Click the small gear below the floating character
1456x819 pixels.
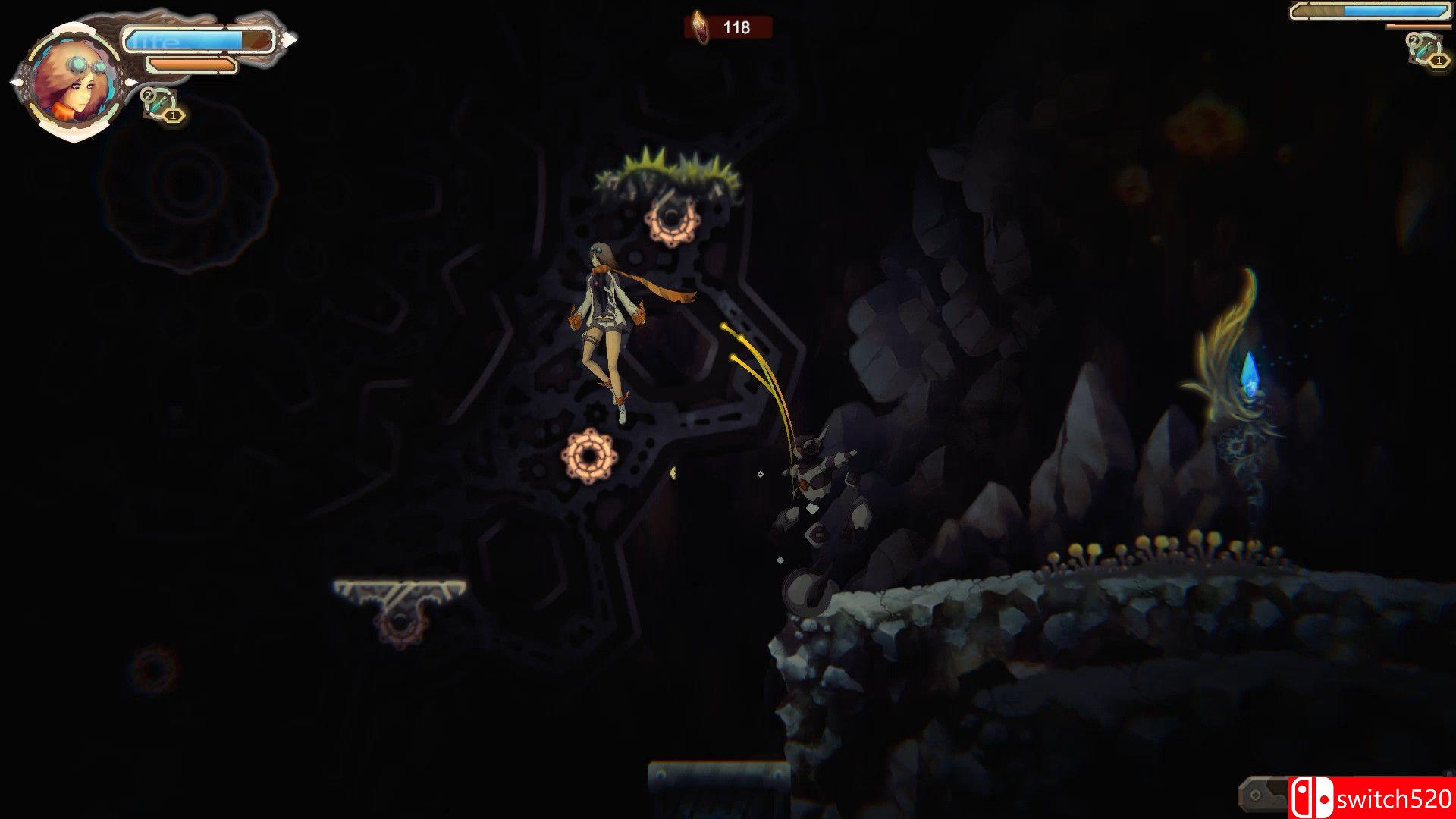590,456
